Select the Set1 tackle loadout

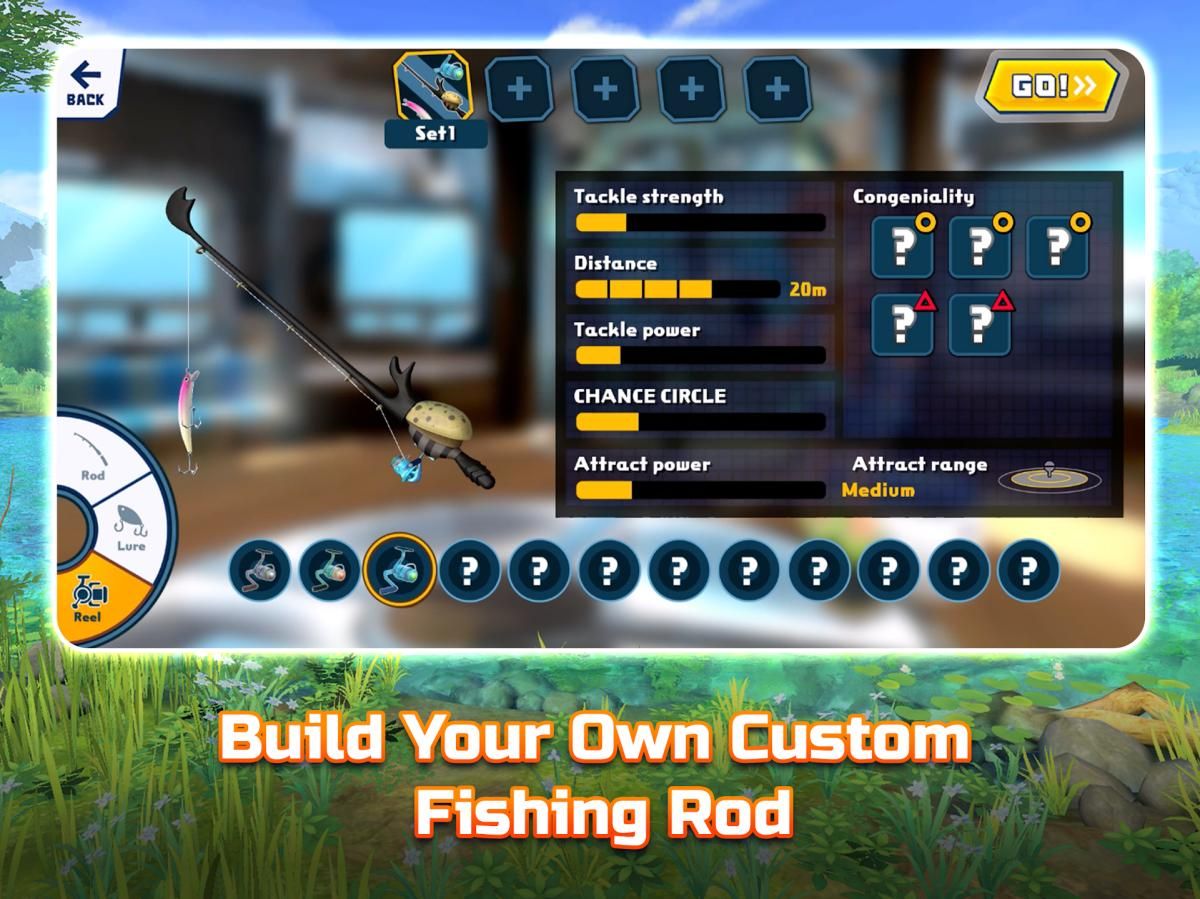(x=433, y=98)
